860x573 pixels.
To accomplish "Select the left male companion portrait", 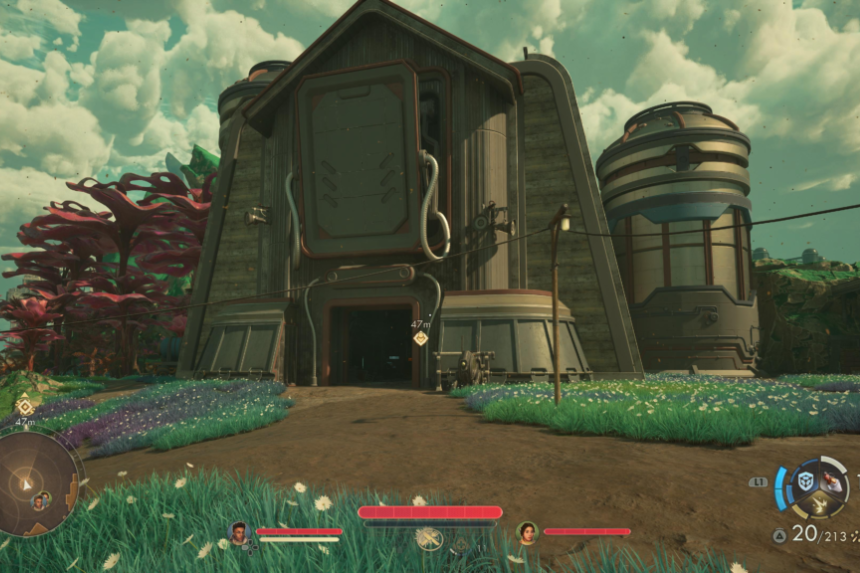I will point(239,532).
